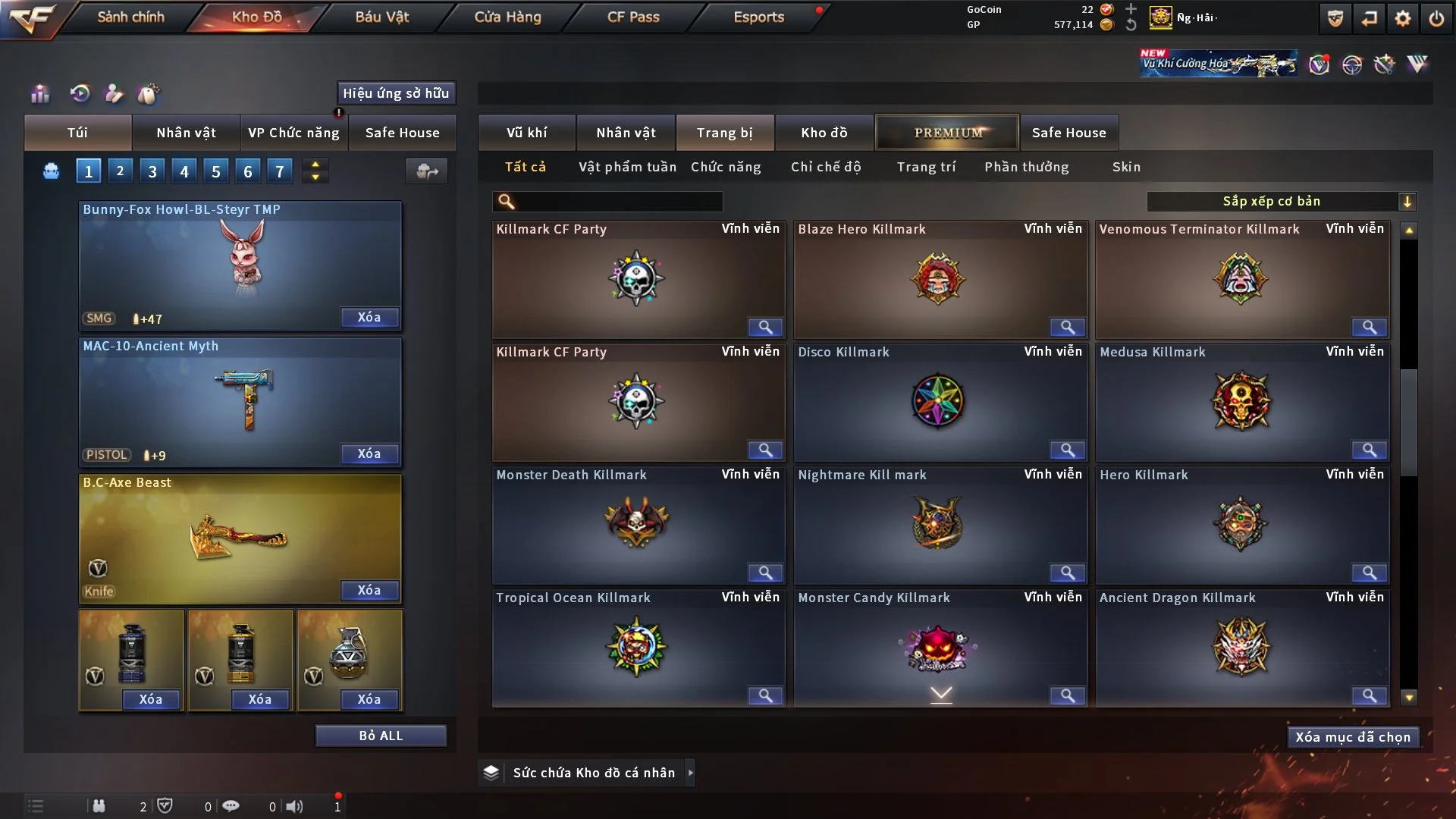Choose the Disco Killmark item
1456x819 pixels.
940,402
